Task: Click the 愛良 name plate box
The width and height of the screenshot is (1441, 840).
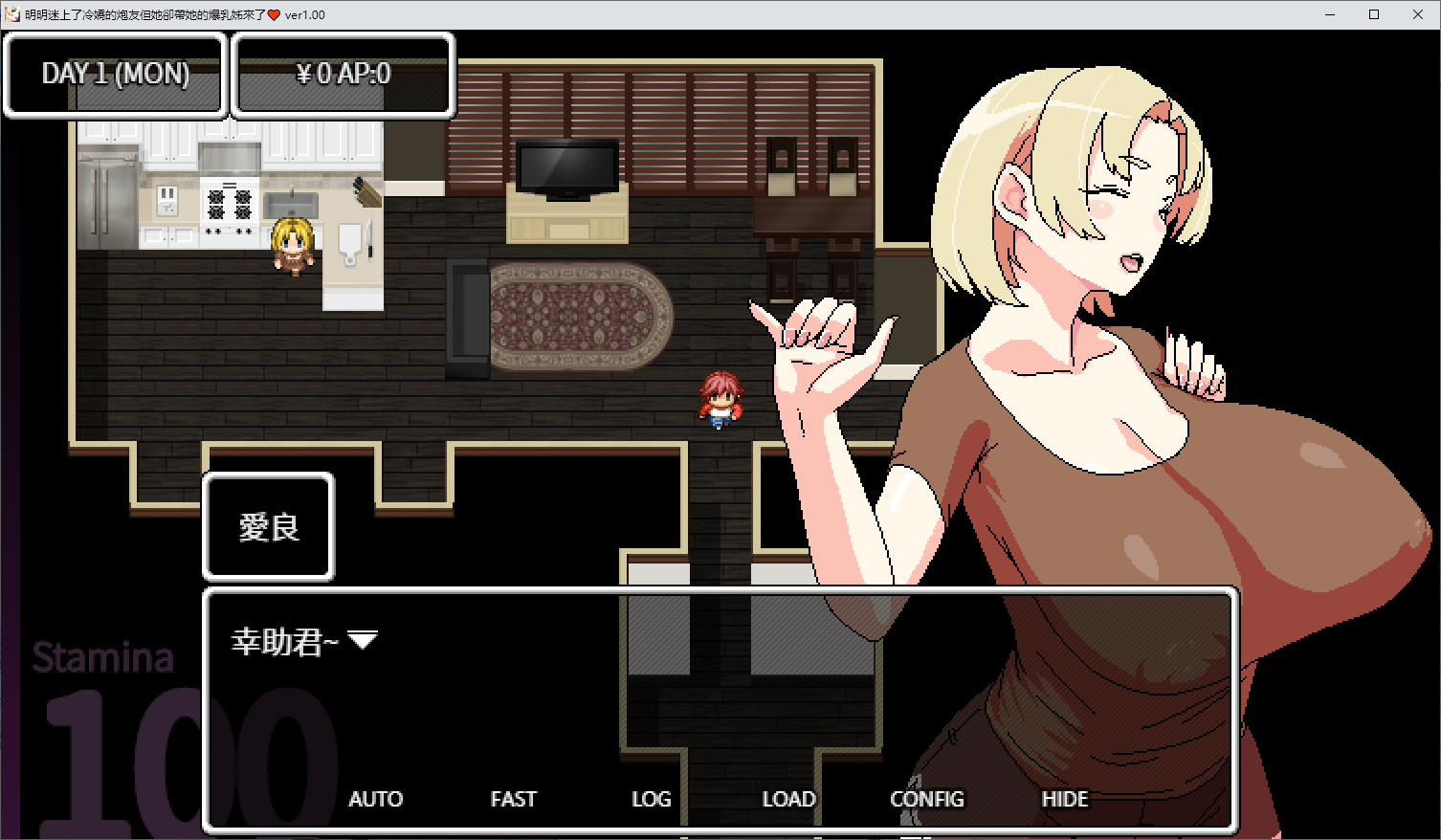Action: [268, 527]
